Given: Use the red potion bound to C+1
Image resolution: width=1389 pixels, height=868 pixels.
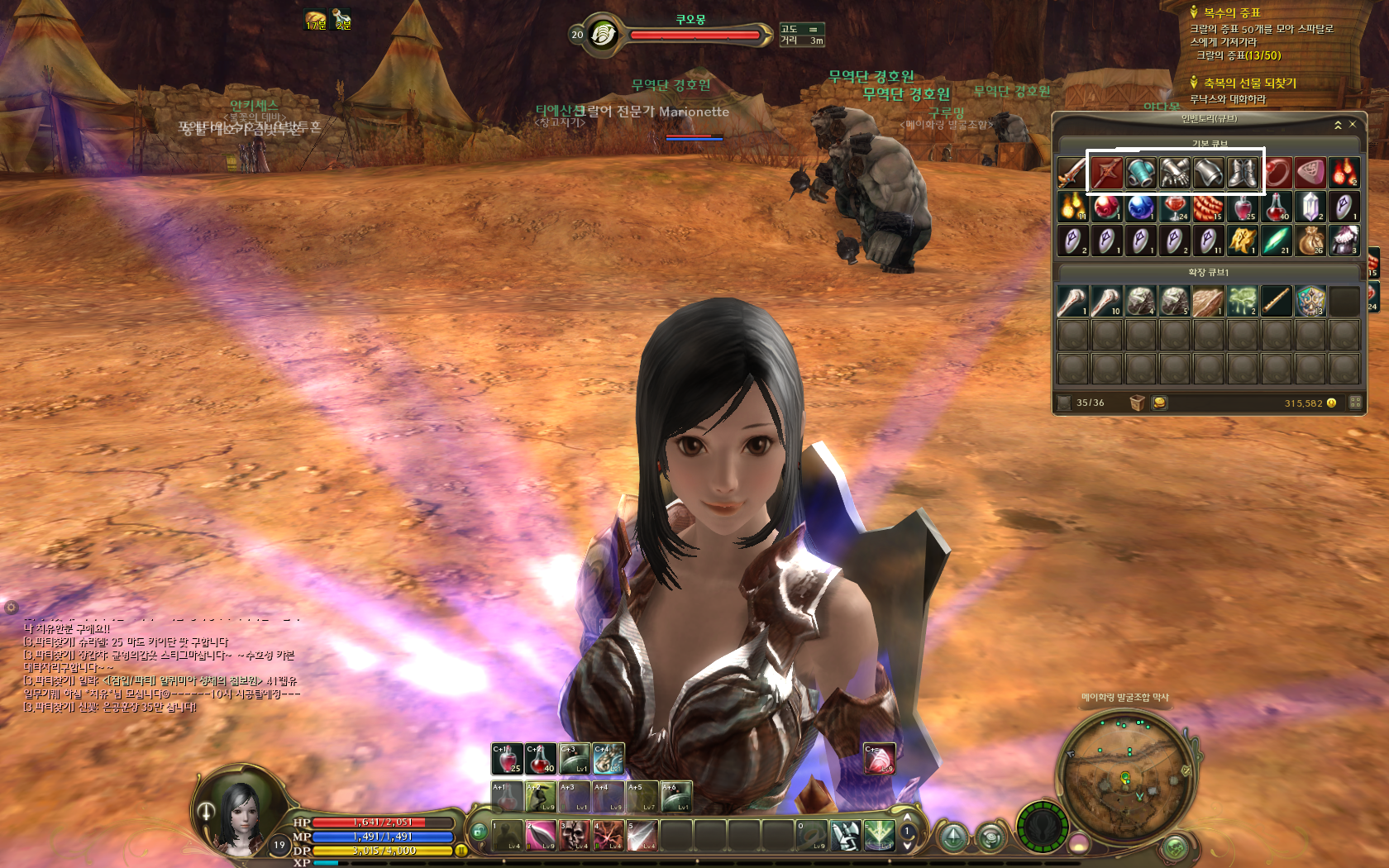Looking at the screenshot, I should 507,759.
